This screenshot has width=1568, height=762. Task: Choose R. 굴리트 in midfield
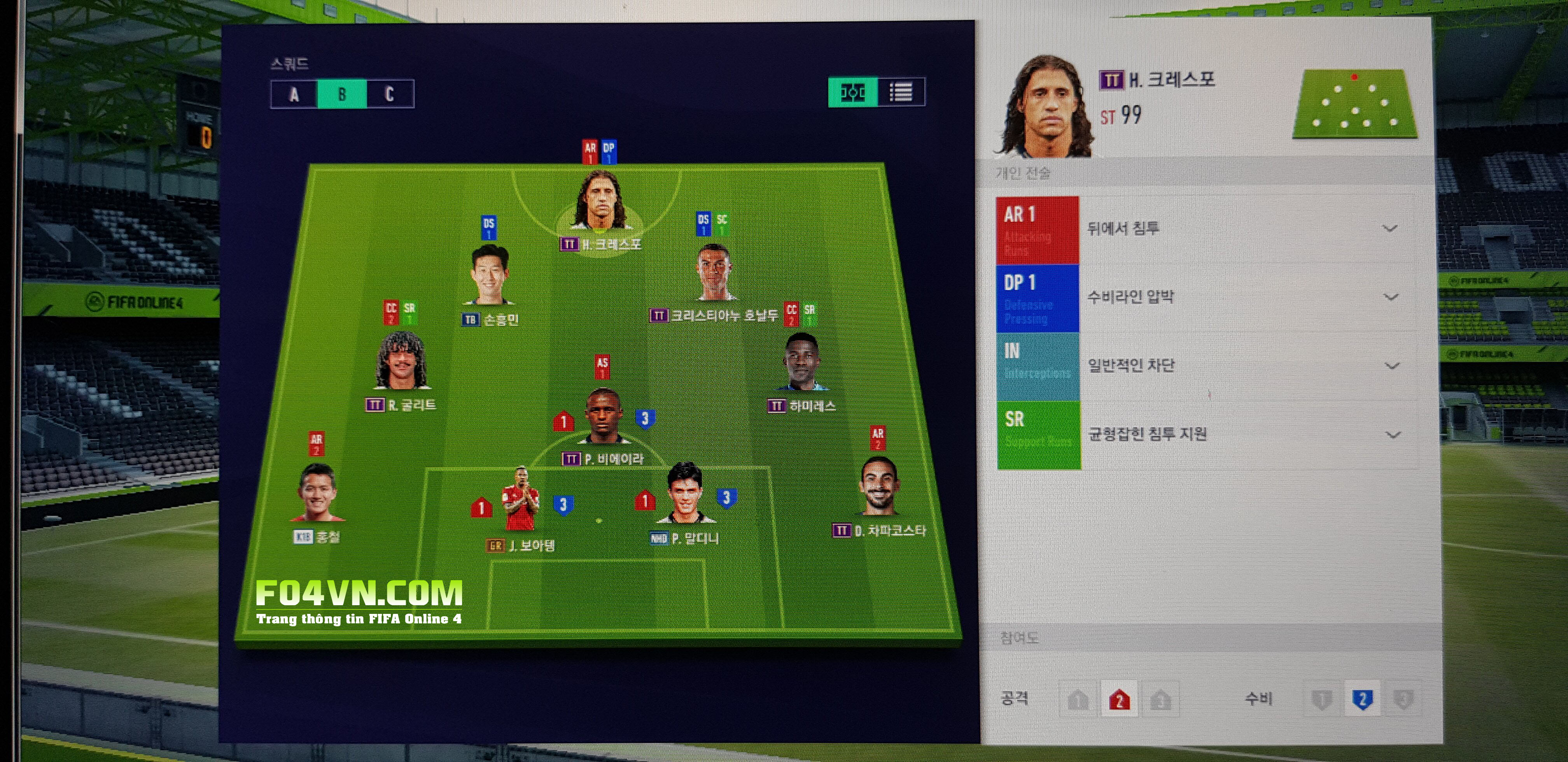pyautogui.click(x=401, y=360)
